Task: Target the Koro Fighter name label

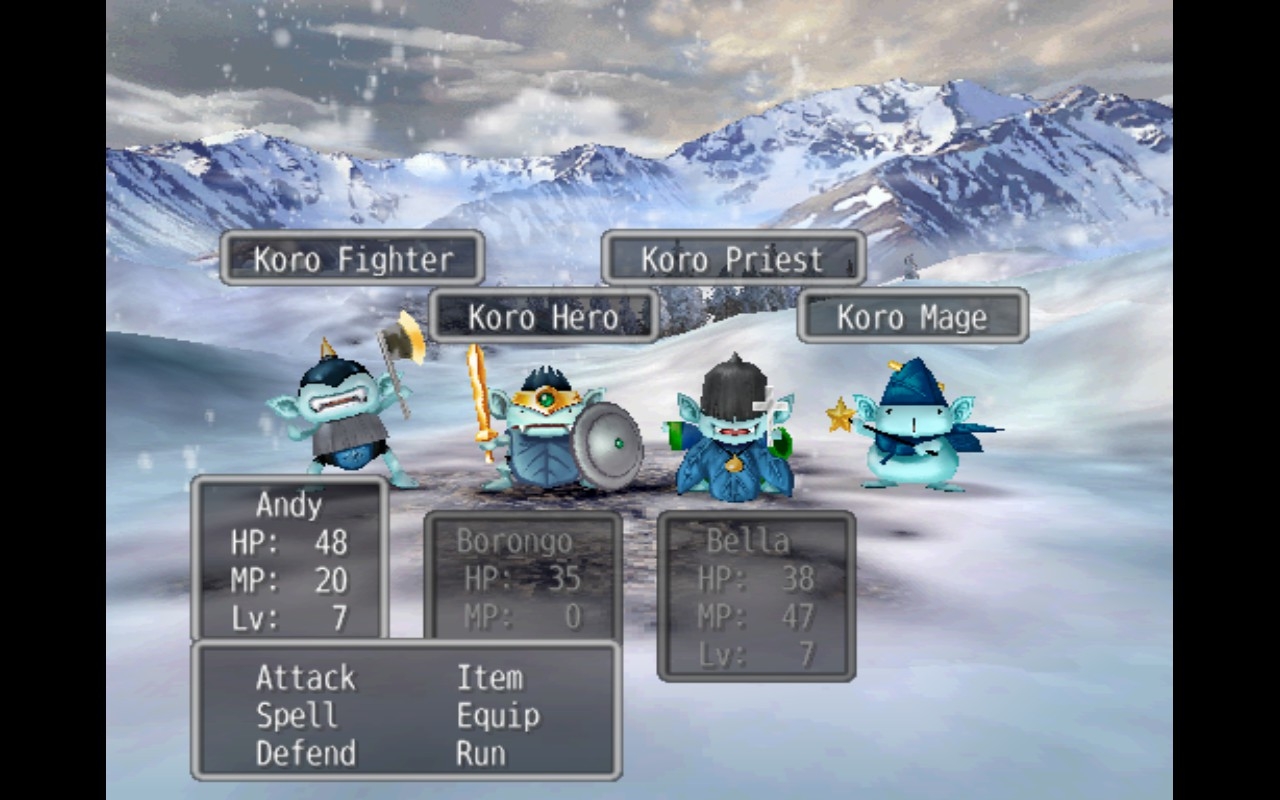Action: (x=352, y=259)
